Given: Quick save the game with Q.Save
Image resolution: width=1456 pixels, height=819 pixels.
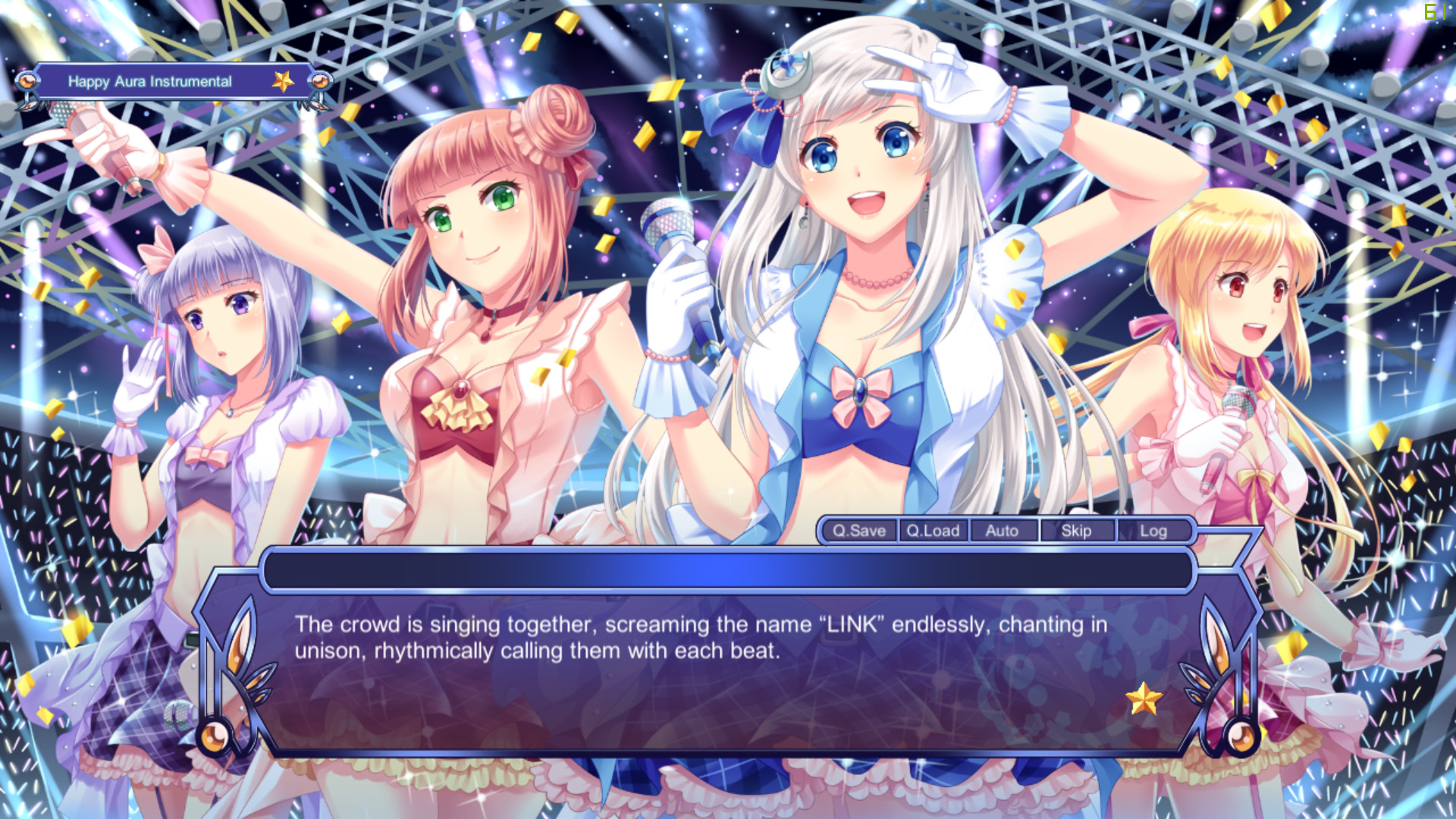Looking at the screenshot, I should 858,532.
